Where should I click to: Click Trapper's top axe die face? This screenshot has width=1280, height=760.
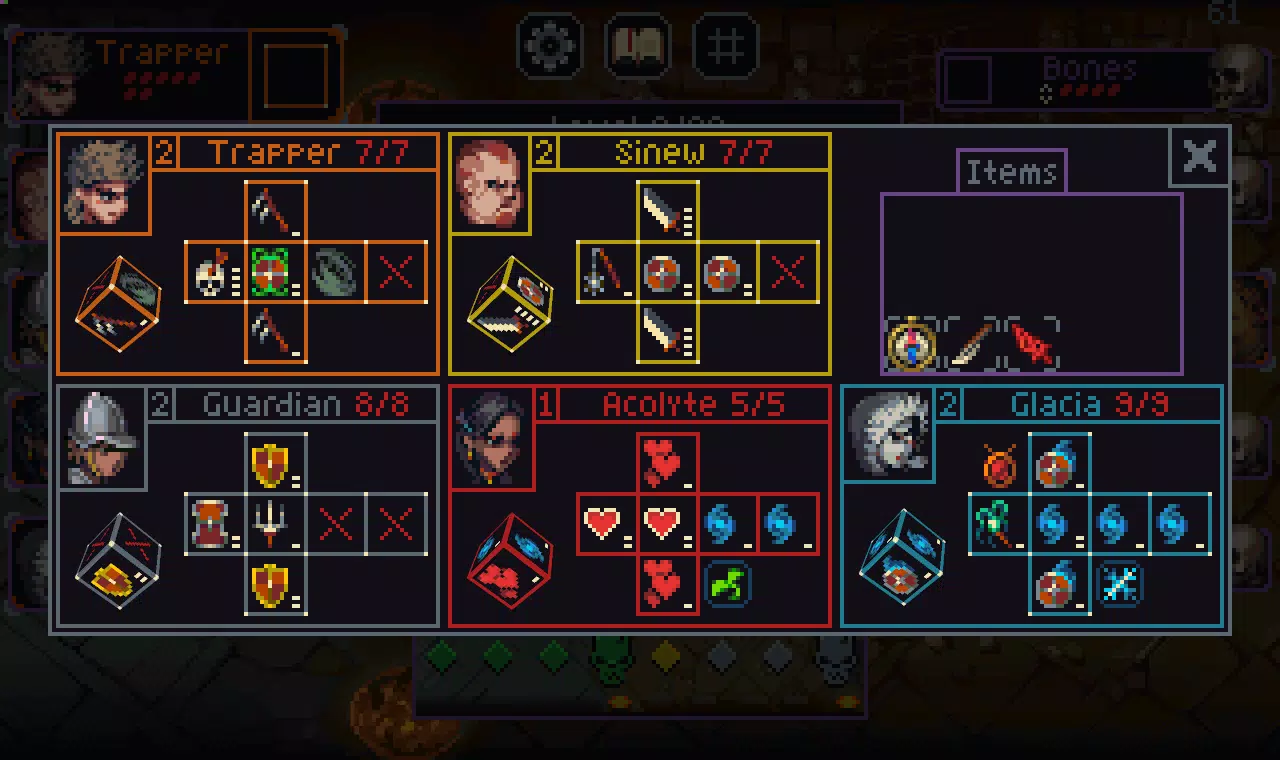pos(276,207)
